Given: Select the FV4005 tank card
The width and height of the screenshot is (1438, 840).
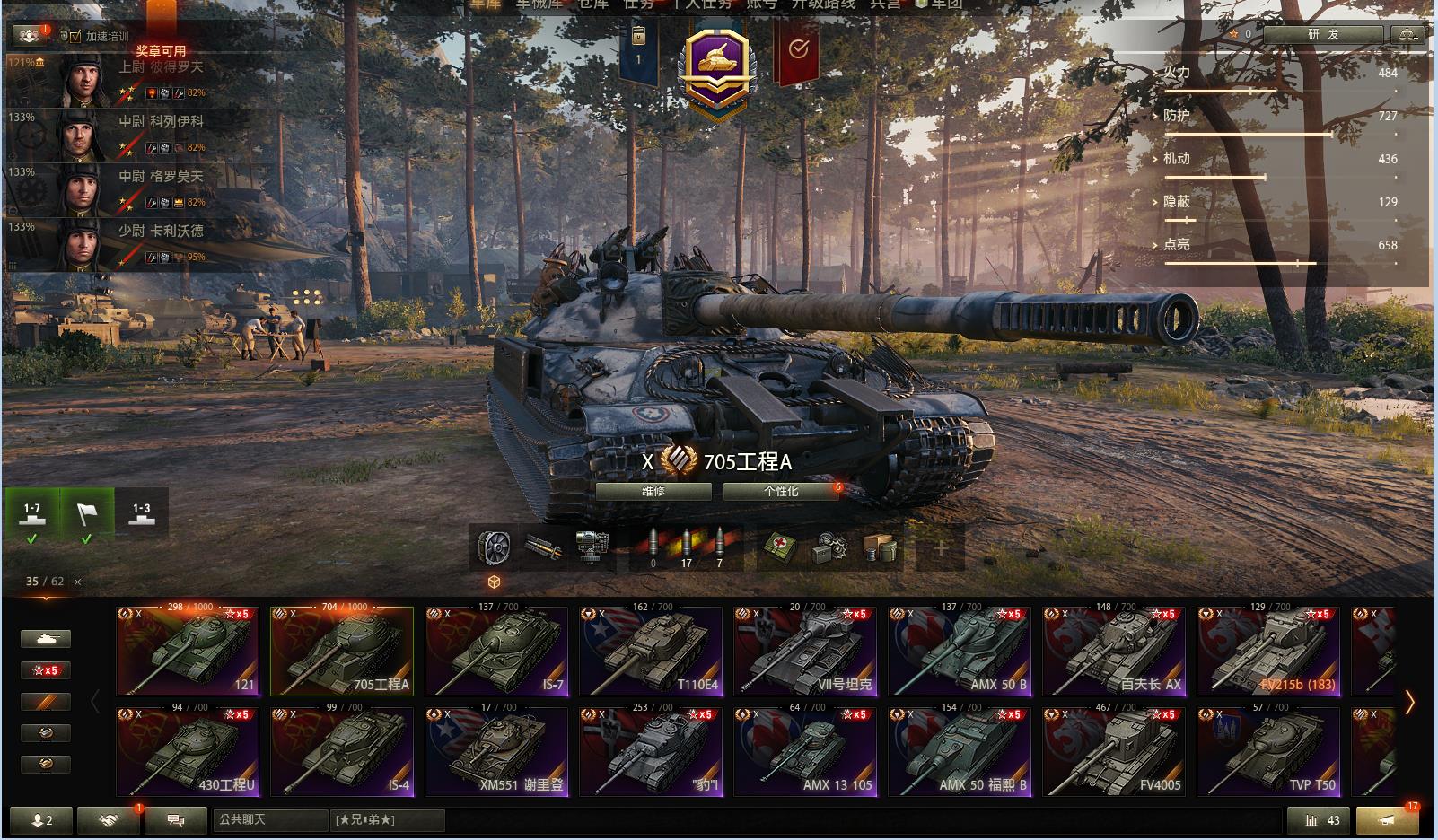Looking at the screenshot, I should 1114,752.
